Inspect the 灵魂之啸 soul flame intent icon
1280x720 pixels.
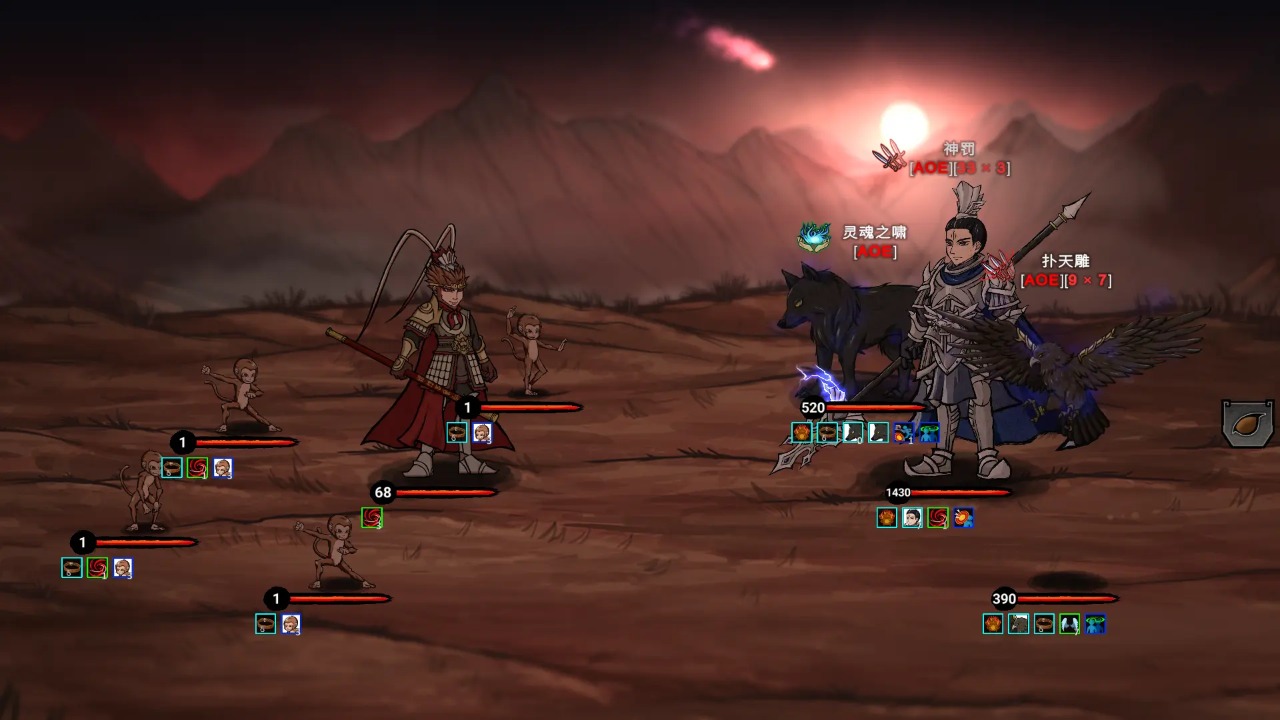coord(814,236)
